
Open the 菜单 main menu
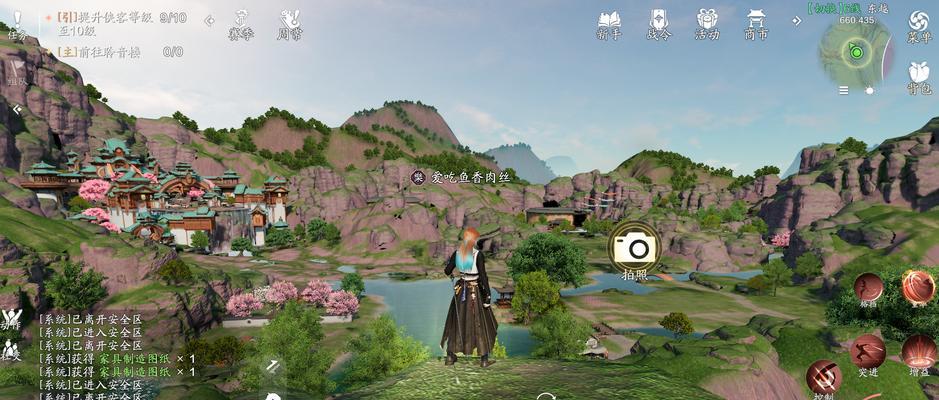918,25
